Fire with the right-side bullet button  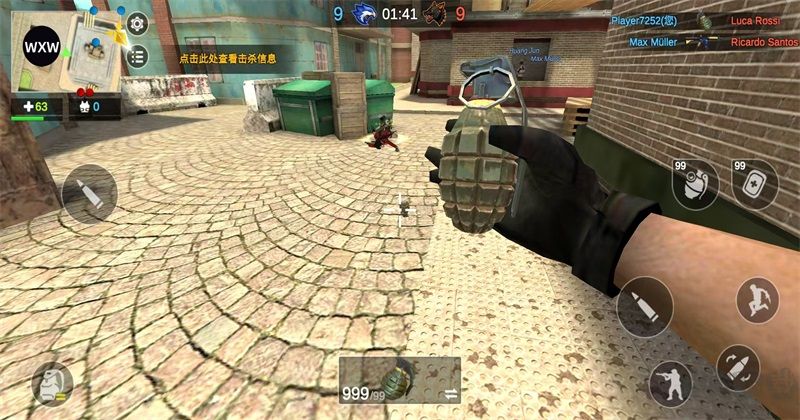click(x=644, y=306)
